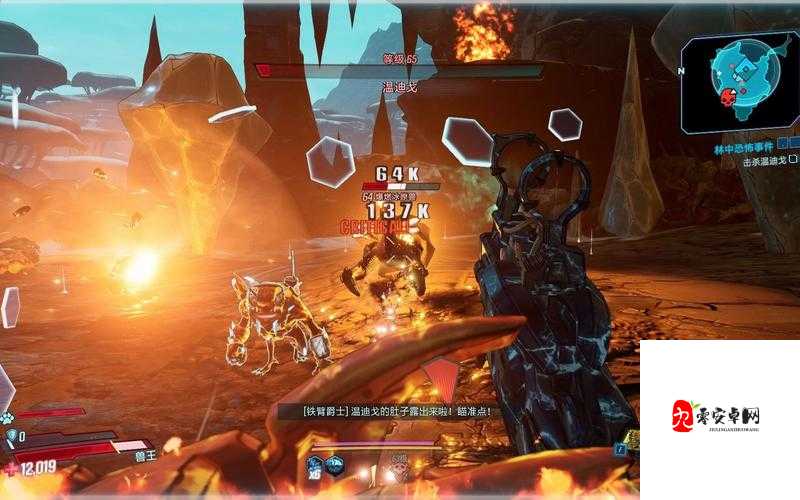Select the shield icon beside the shield bar
Viewport: 800px width, 500px height.
(x=11, y=436)
